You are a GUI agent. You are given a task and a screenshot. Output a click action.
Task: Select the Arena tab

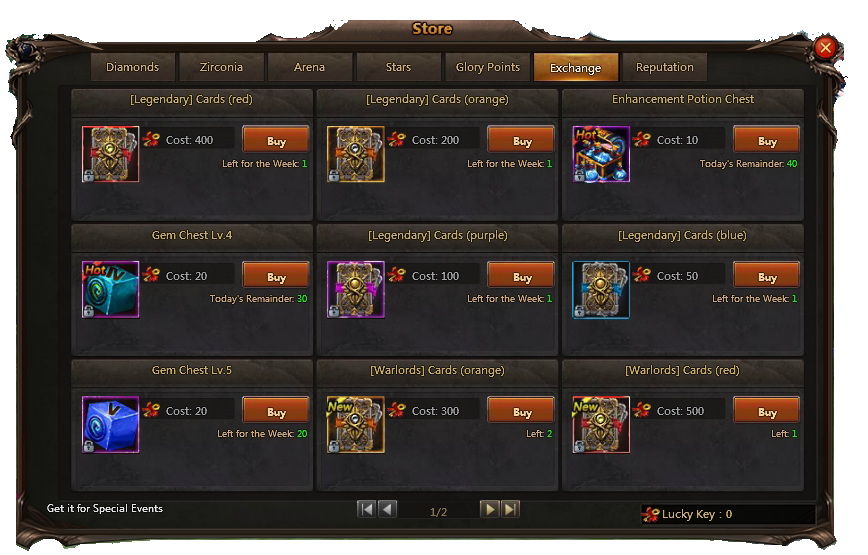310,67
